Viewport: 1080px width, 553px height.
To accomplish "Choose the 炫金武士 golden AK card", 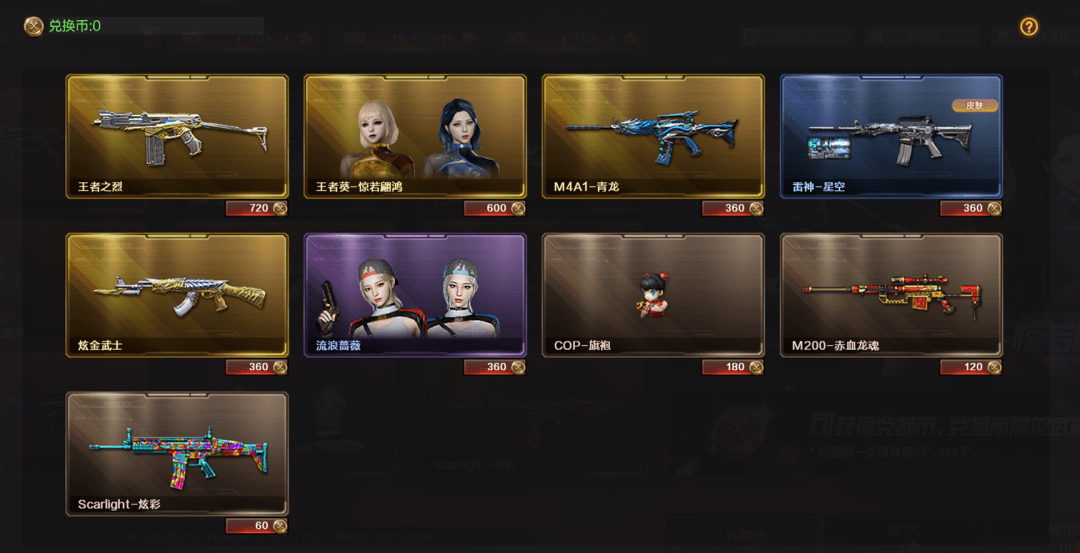I will (177, 295).
